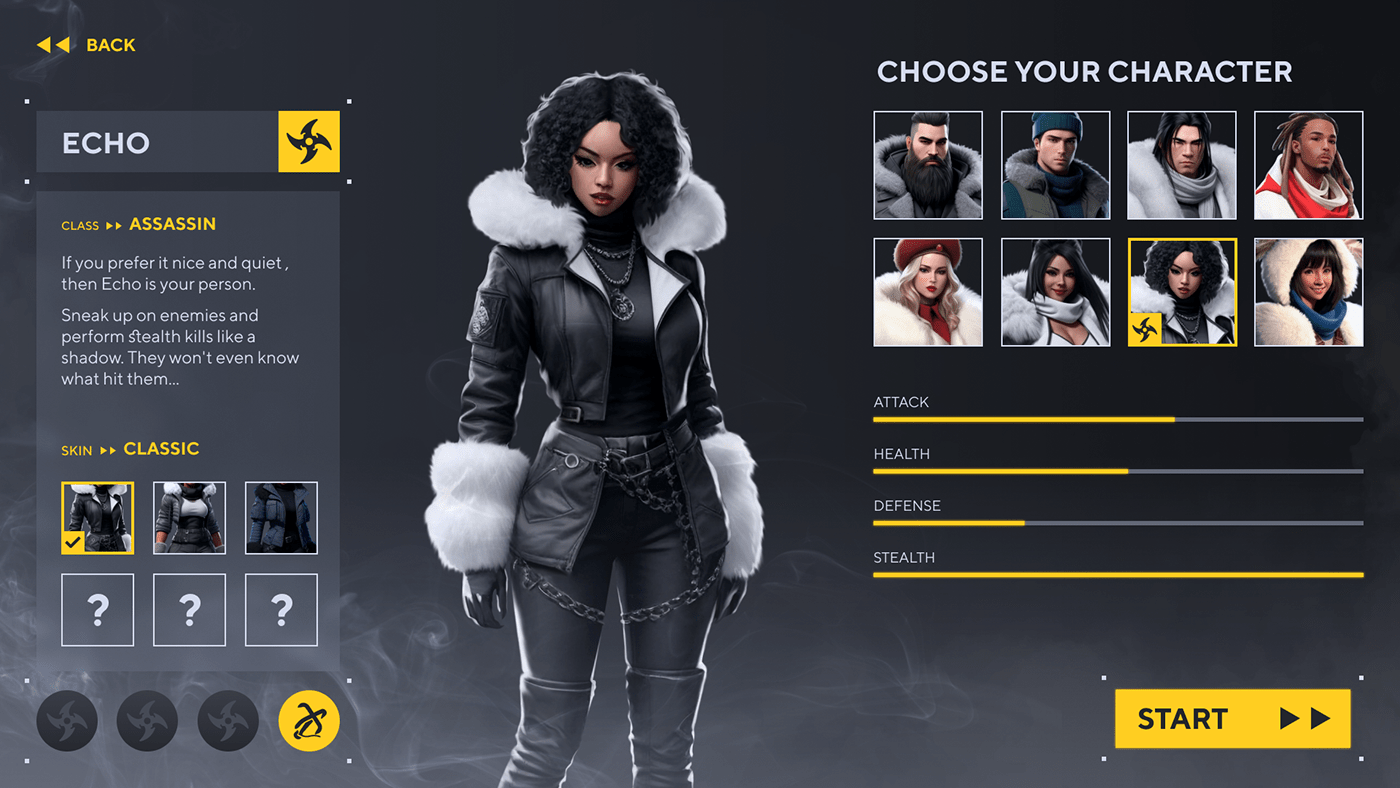Select the dark blue jacket skin
Image resolution: width=1400 pixels, height=788 pixels.
click(x=281, y=518)
